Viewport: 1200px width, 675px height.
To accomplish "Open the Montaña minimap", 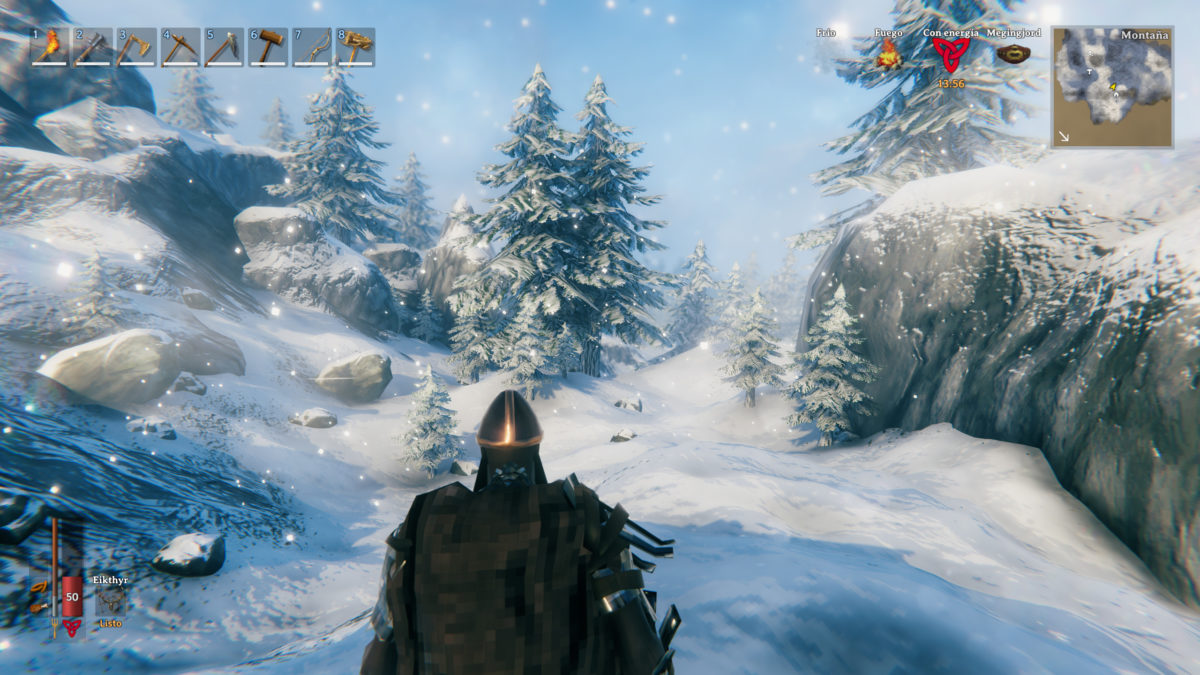I will [1112, 87].
